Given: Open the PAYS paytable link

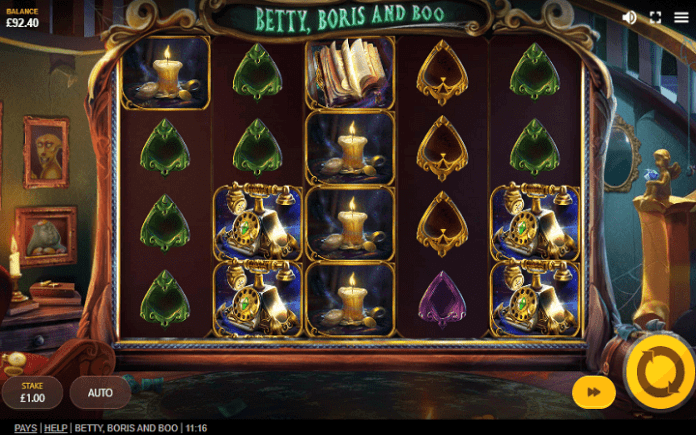Looking at the screenshot, I should pos(25,428).
